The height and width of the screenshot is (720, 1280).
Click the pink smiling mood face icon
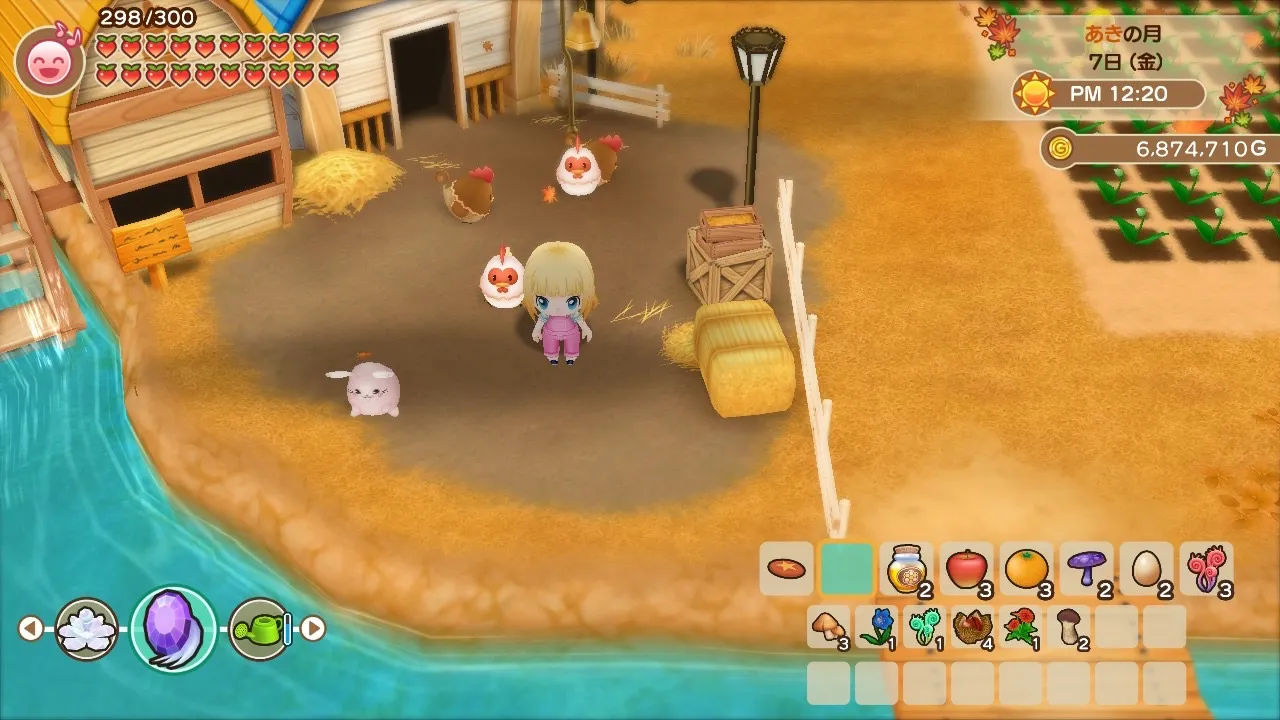pos(50,61)
